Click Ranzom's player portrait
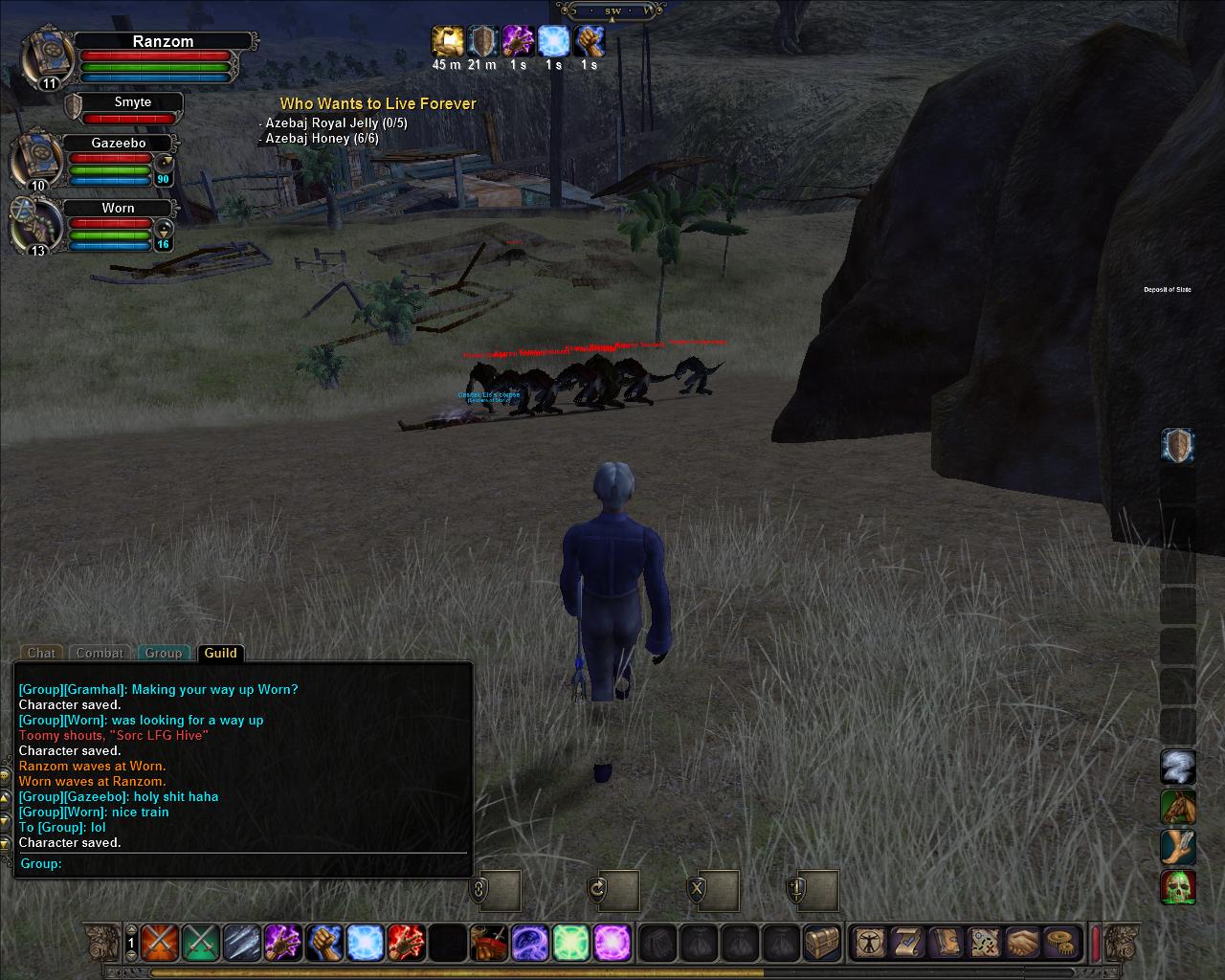This screenshot has height=980, width=1225. coord(44,57)
